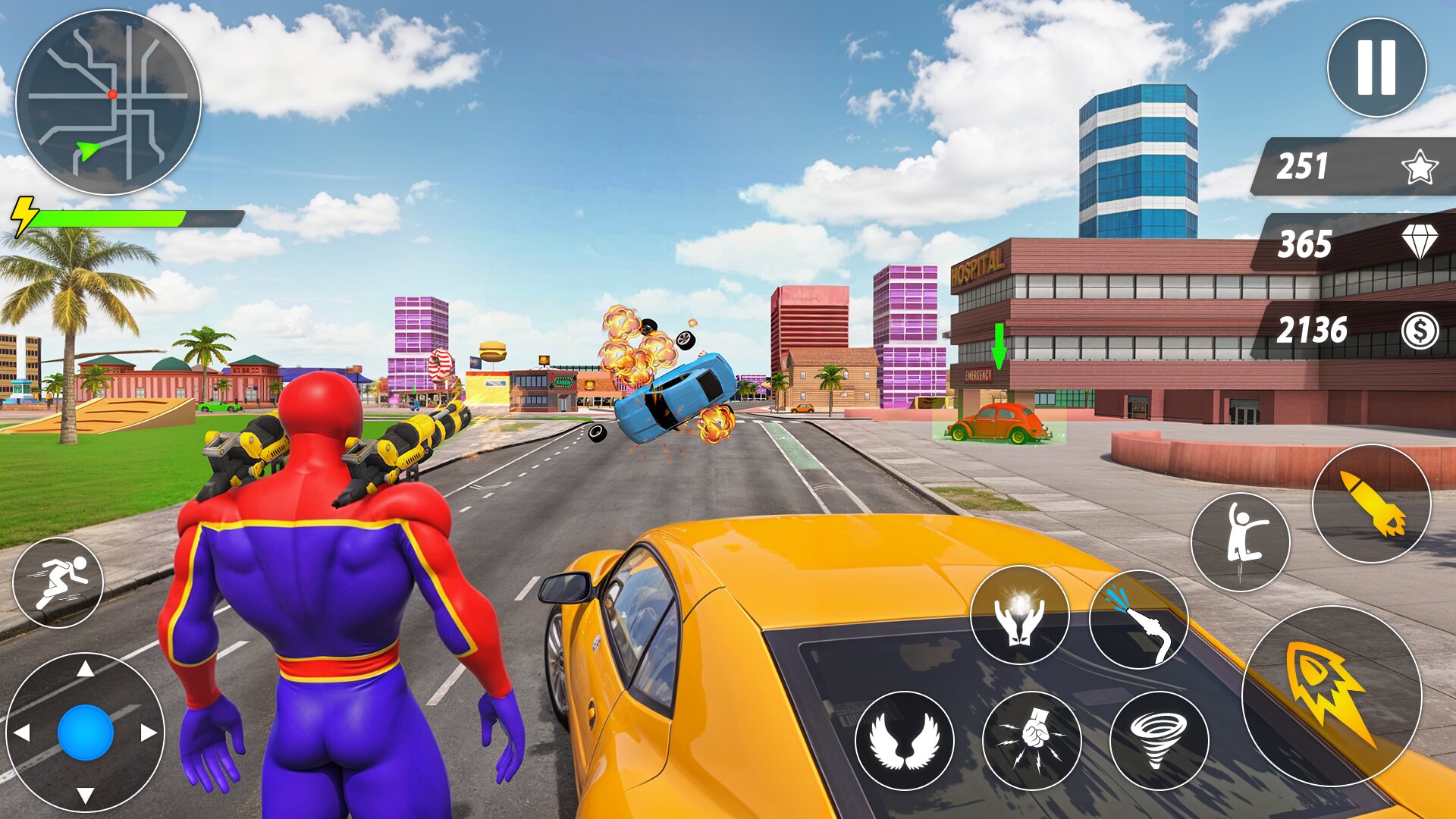Image resolution: width=1456 pixels, height=819 pixels.
Task: Activate the wings flight ability
Action: (x=904, y=740)
